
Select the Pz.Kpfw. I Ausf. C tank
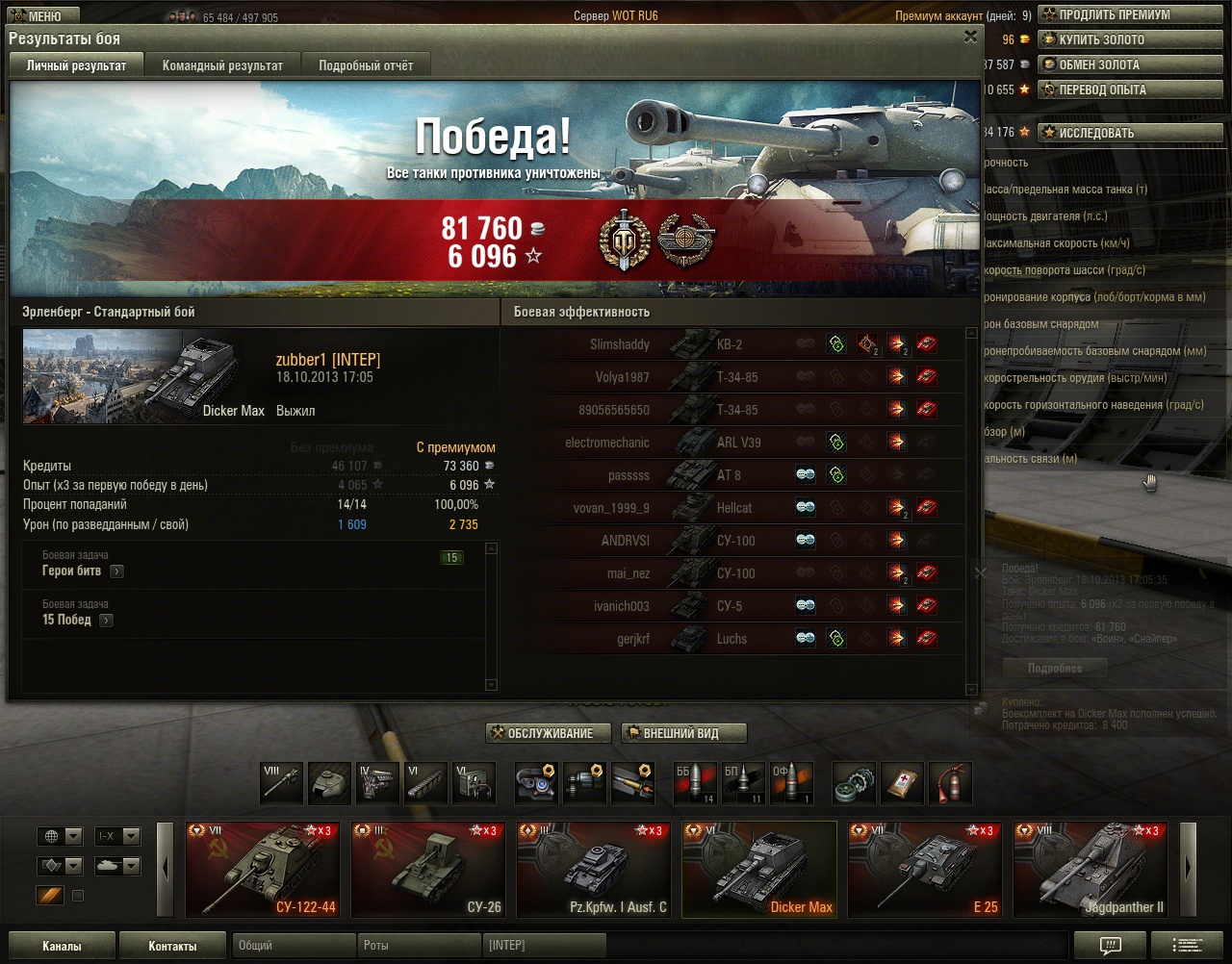pos(593,869)
